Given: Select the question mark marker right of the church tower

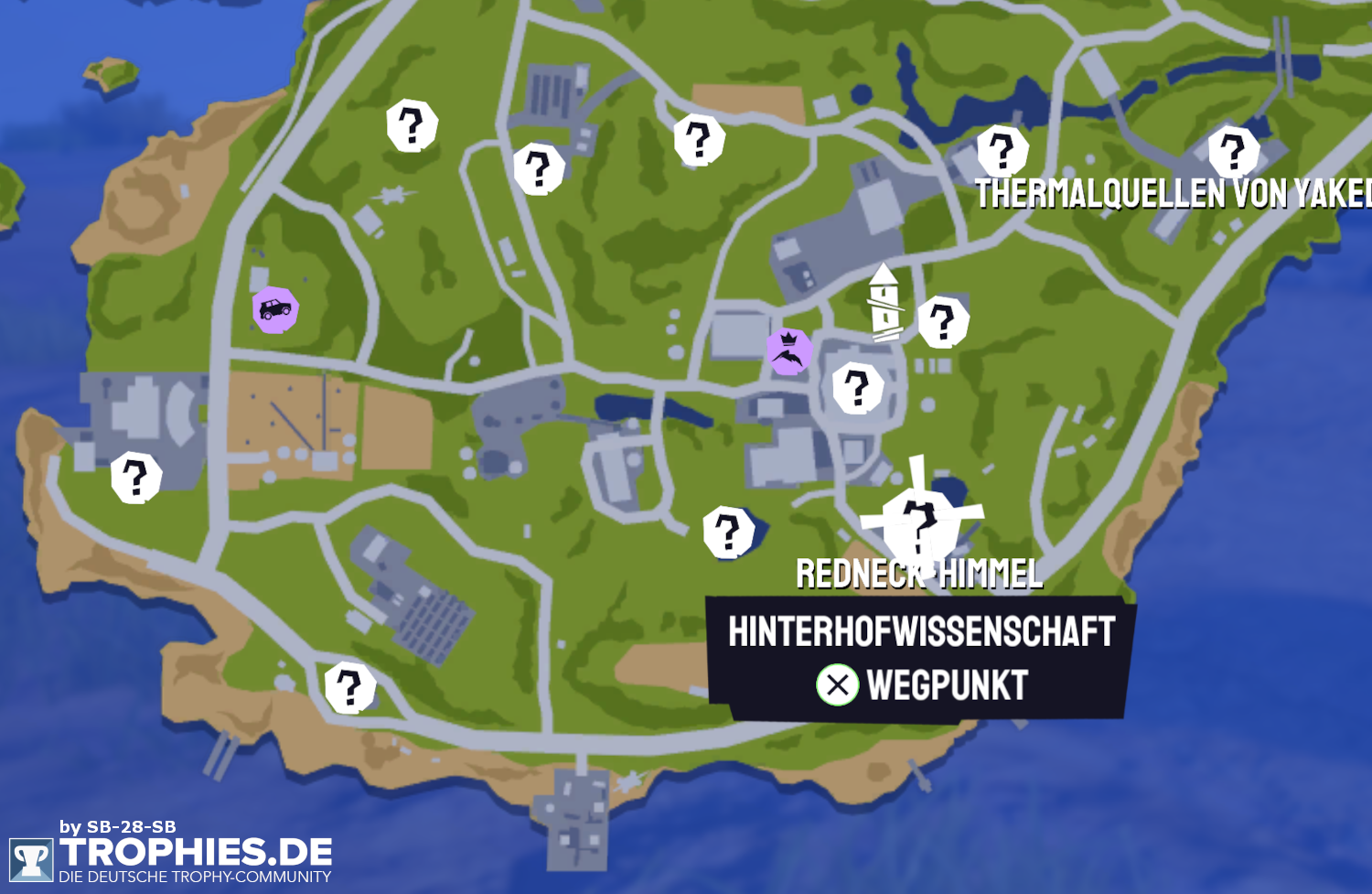Looking at the screenshot, I should click(944, 320).
